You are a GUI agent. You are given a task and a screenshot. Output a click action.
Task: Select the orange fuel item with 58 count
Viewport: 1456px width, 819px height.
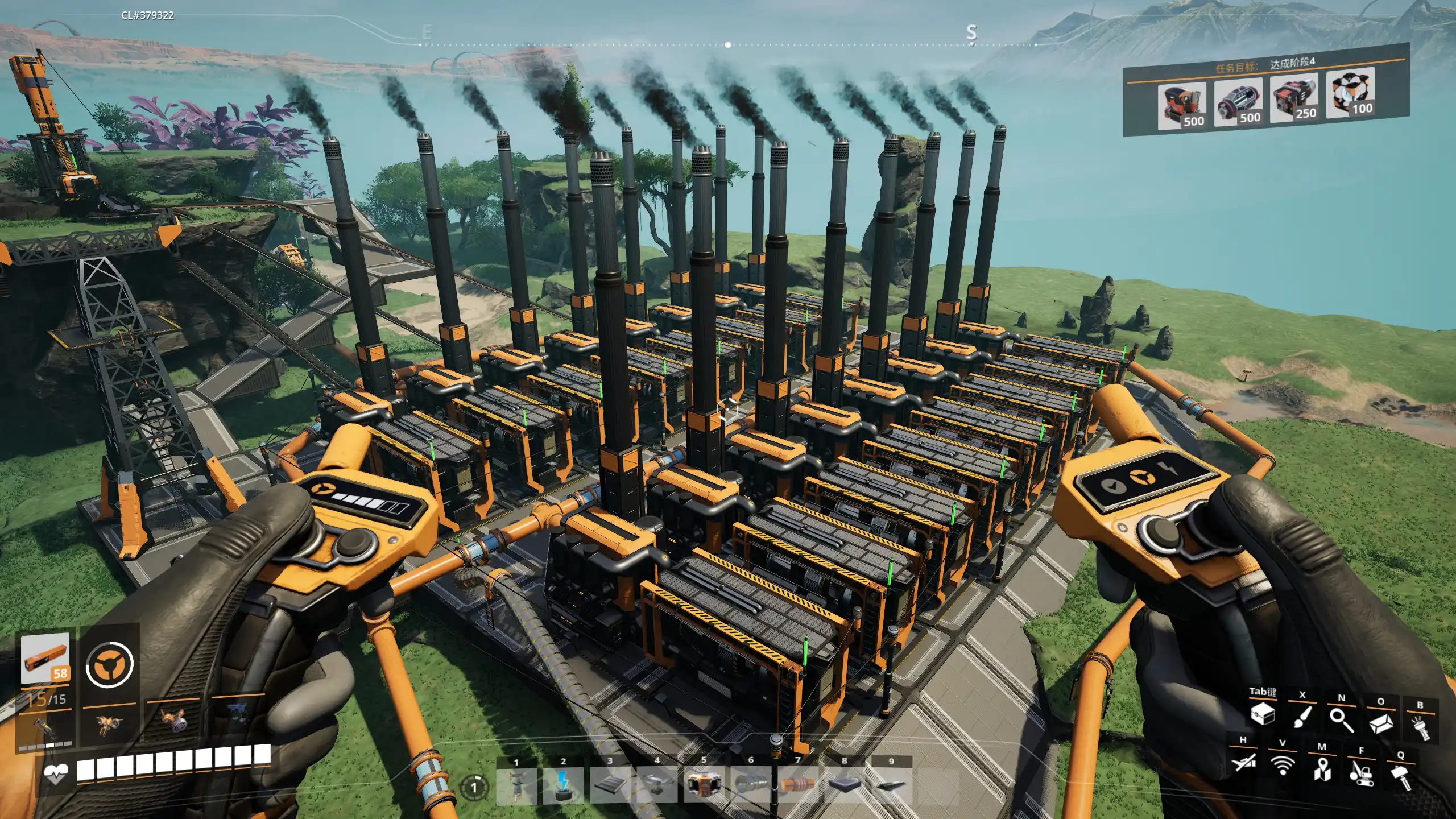[45, 659]
